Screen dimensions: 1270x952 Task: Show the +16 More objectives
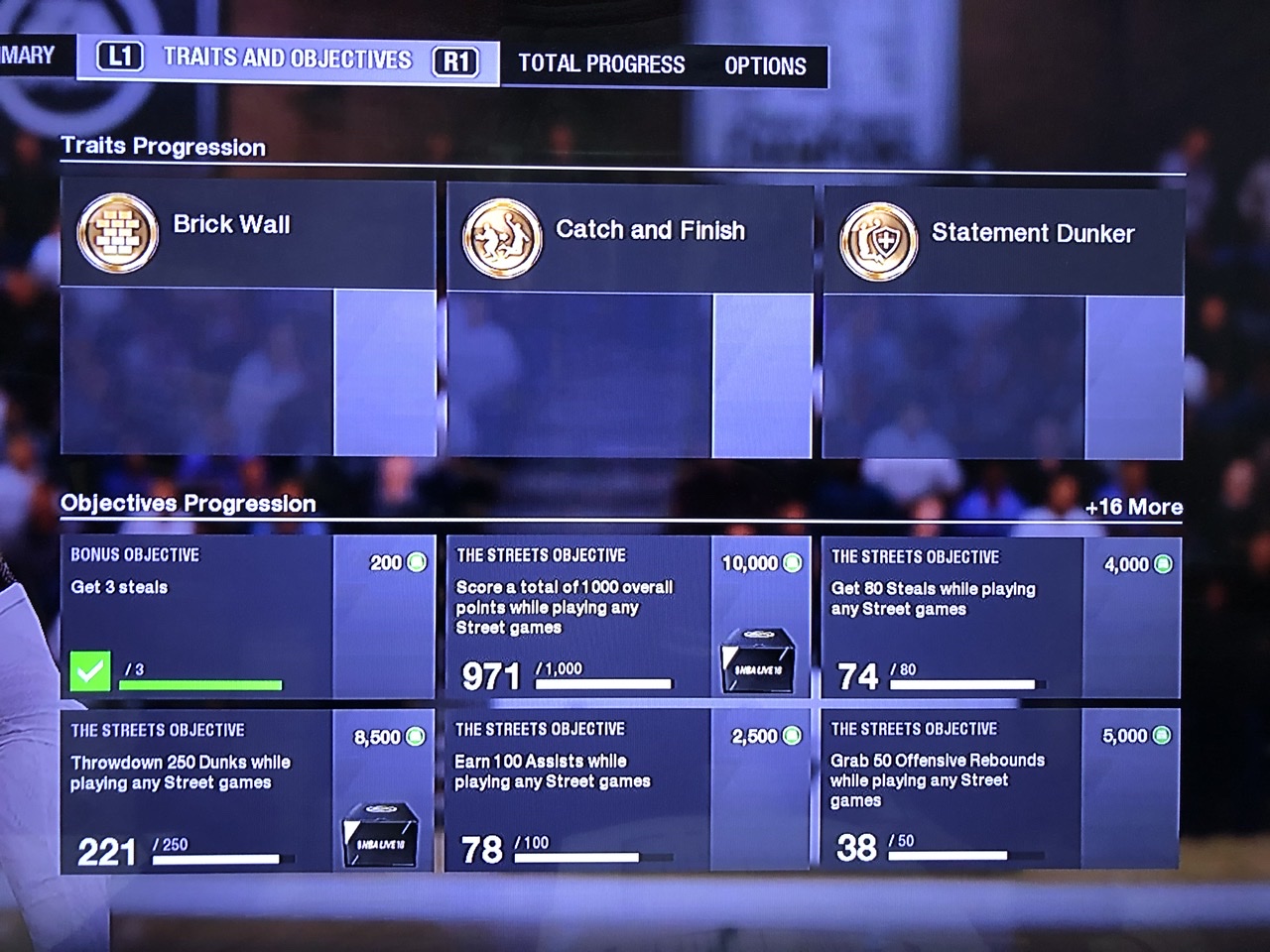coord(1133,508)
